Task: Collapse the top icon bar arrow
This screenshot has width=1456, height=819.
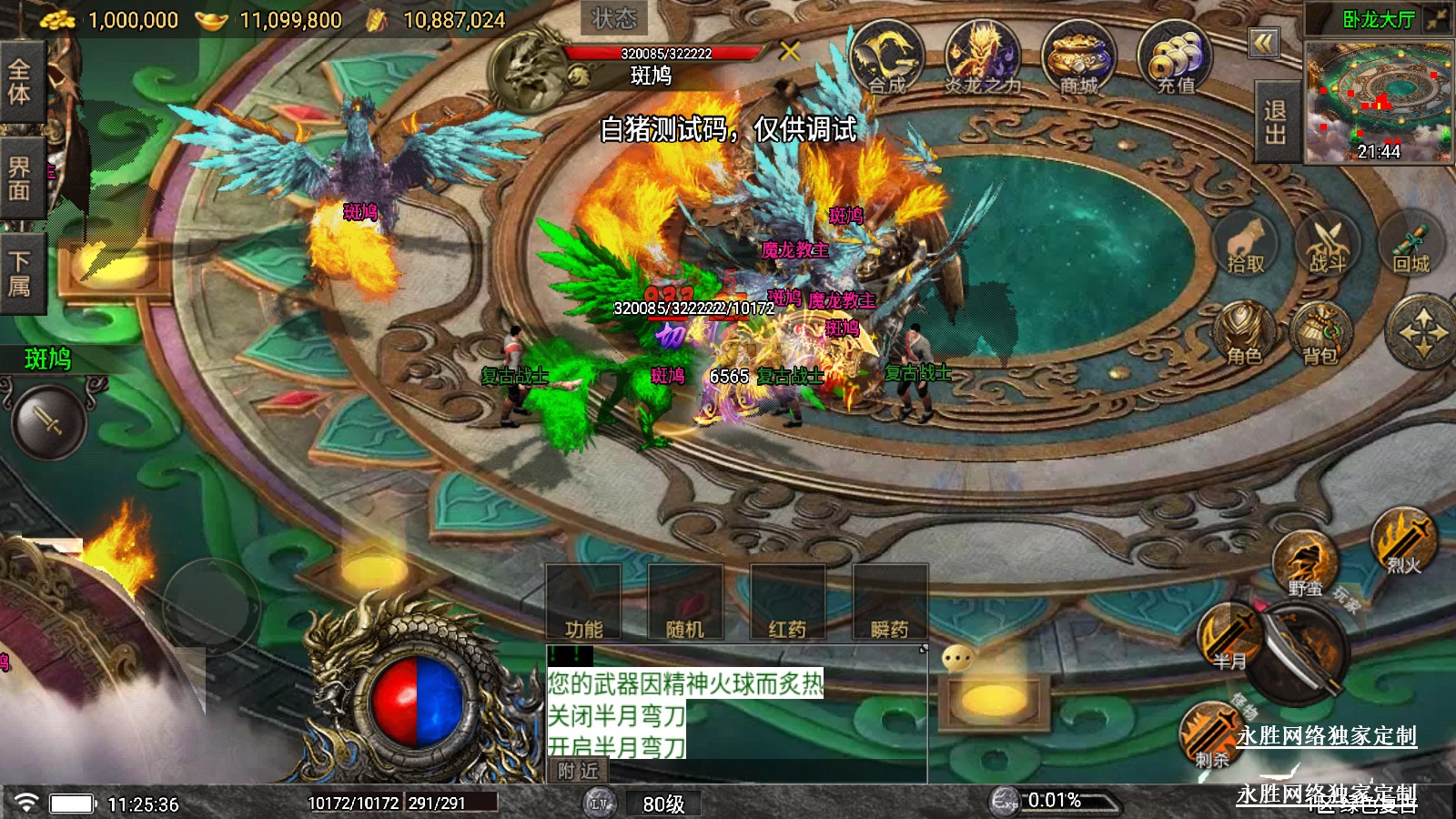Action: point(1264,43)
